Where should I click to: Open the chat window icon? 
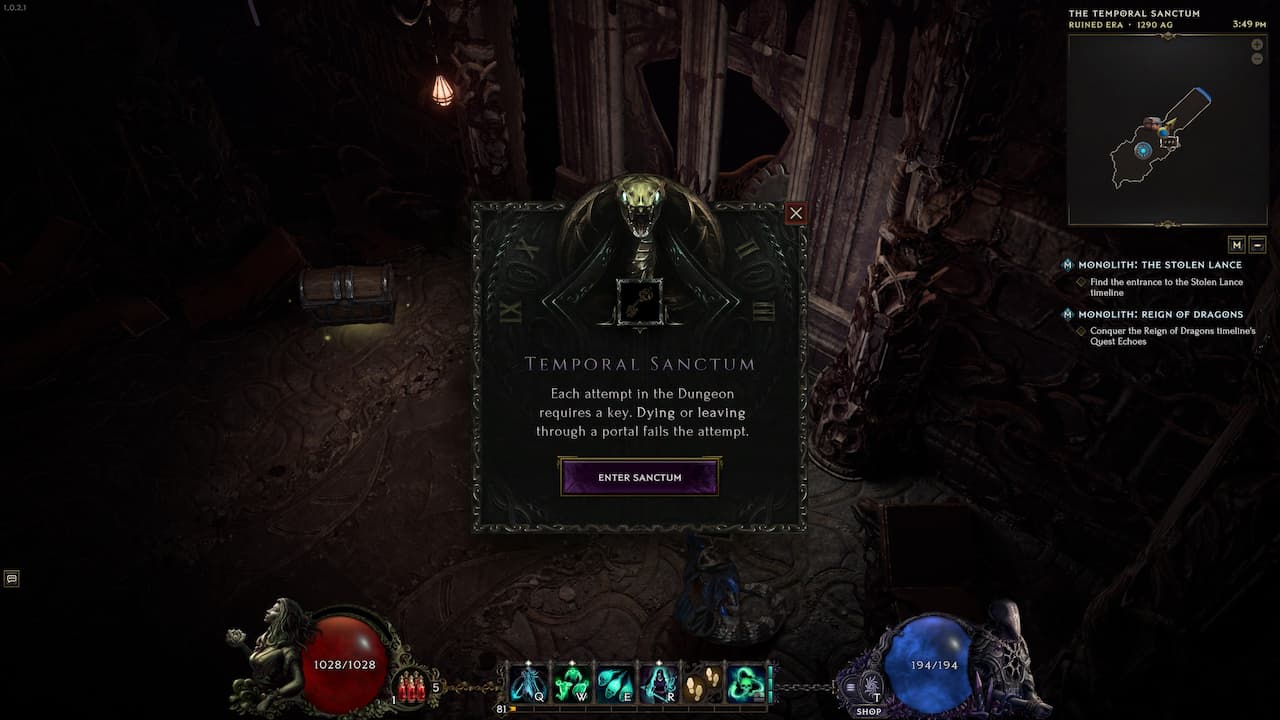point(12,578)
